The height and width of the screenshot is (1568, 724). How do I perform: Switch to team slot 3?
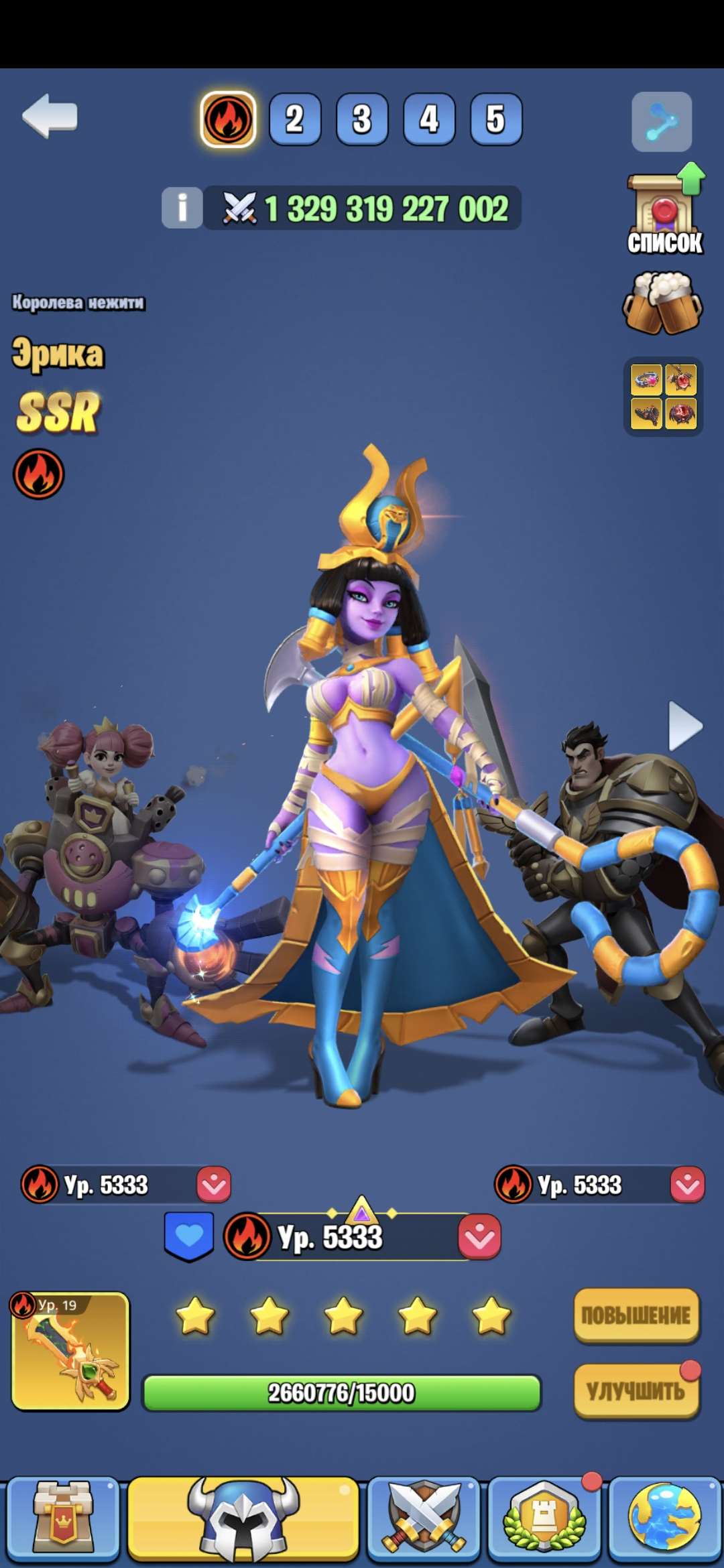pyautogui.click(x=362, y=119)
